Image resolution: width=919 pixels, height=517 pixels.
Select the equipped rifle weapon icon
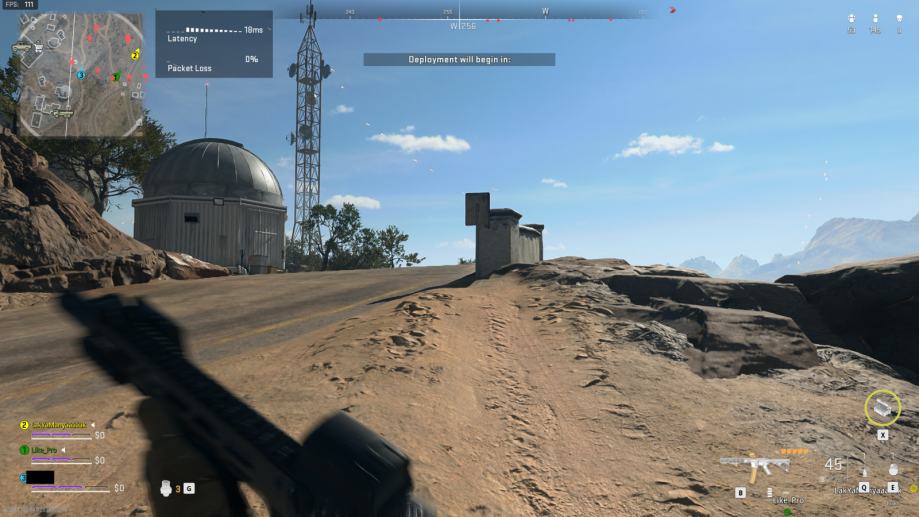coord(754,467)
